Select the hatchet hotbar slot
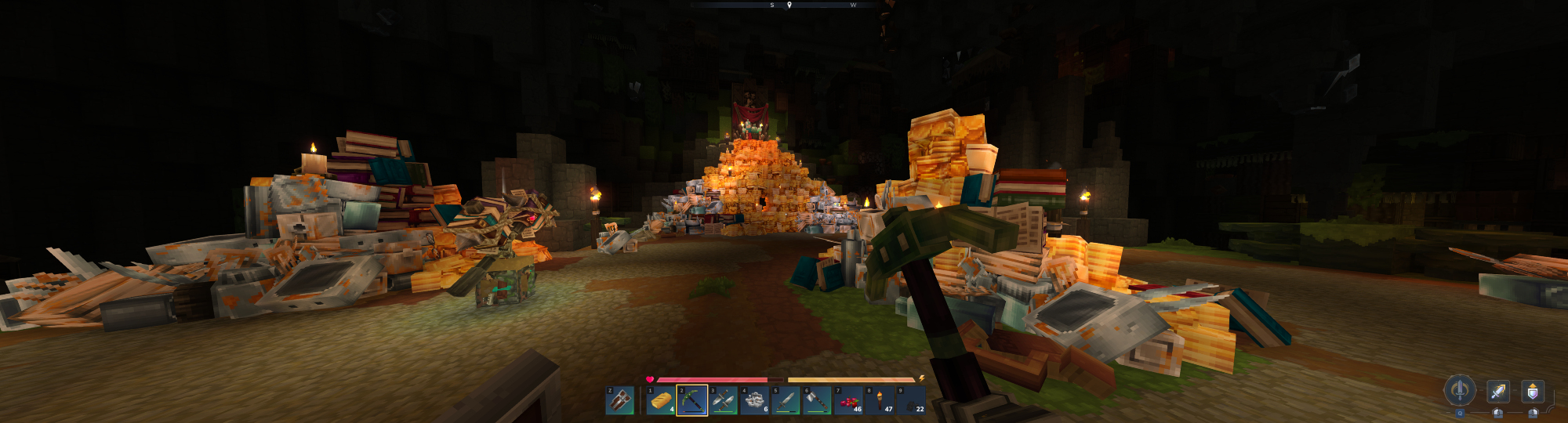Image resolution: width=1568 pixels, height=423 pixels. tap(817, 400)
